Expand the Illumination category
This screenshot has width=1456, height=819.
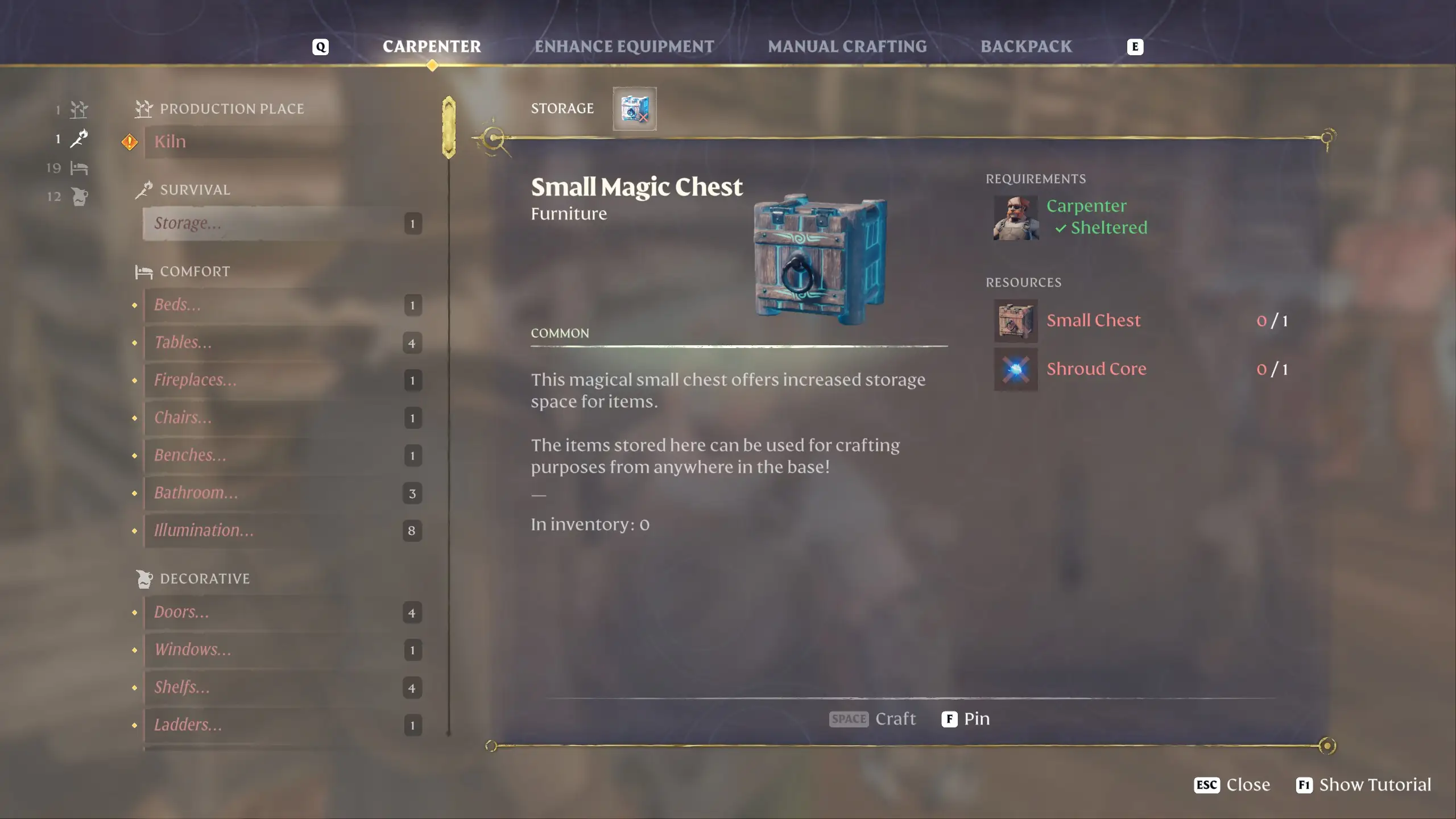click(x=282, y=531)
